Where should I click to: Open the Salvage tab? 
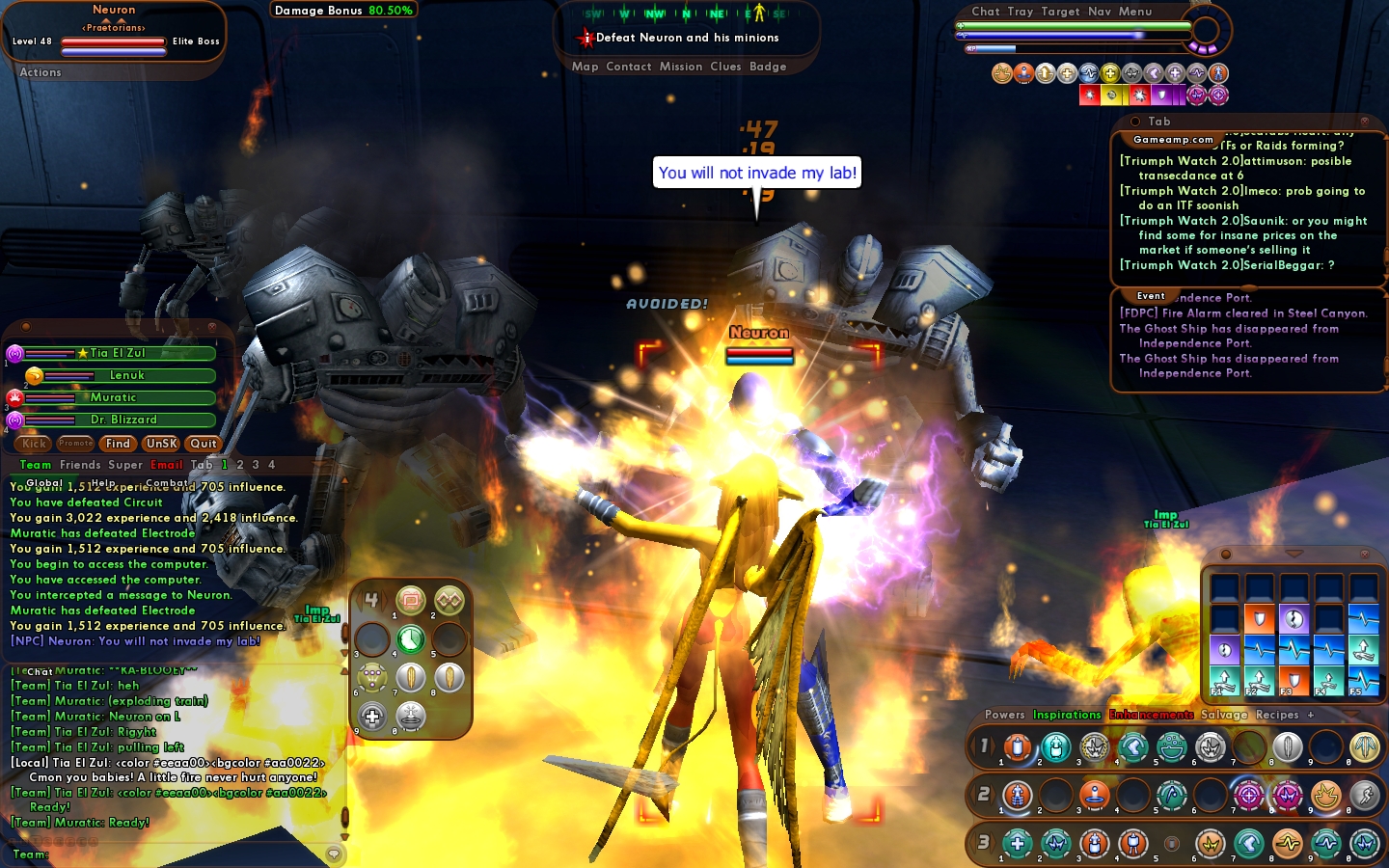click(1224, 715)
